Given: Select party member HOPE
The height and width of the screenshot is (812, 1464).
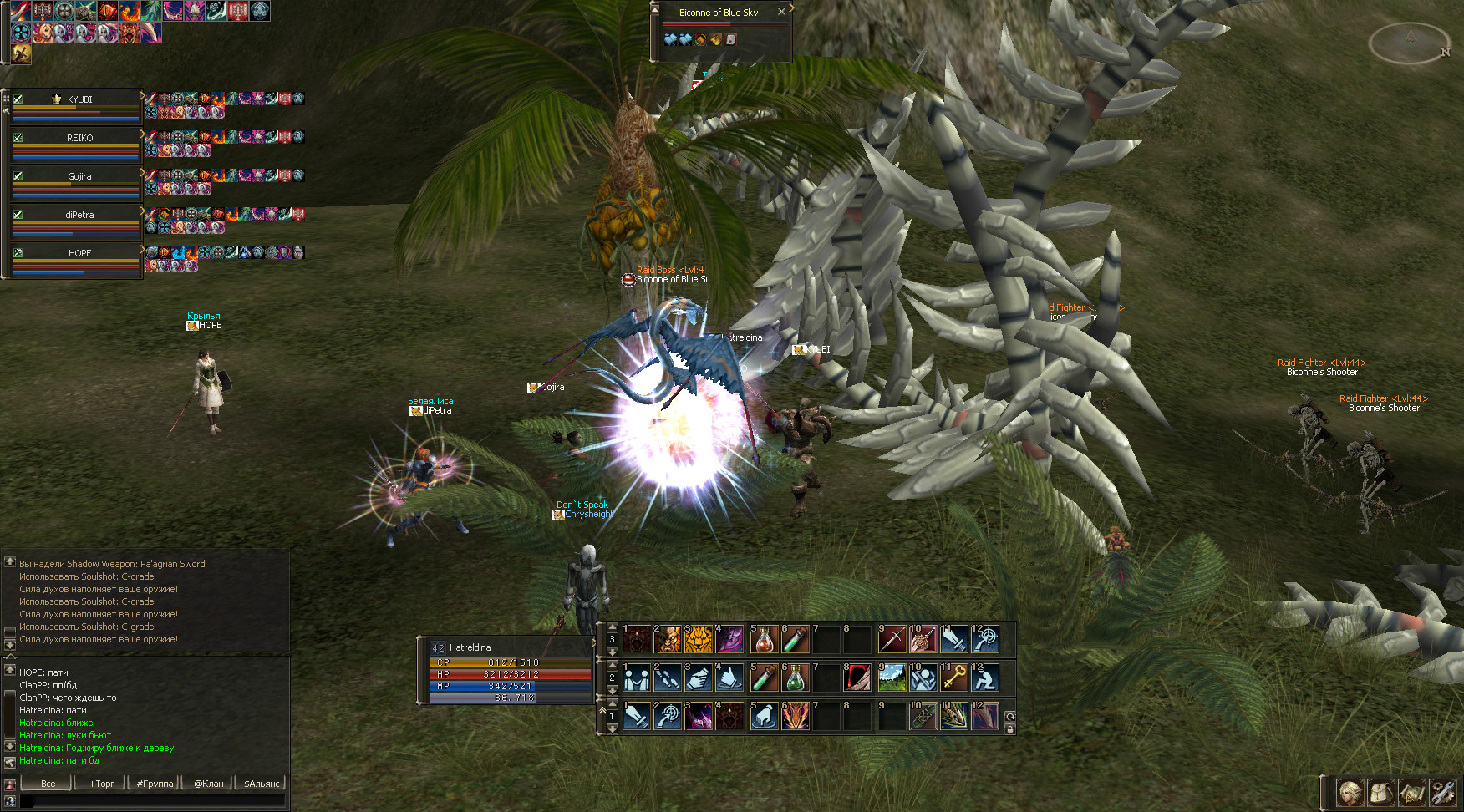Looking at the screenshot, I should [79, 253].
